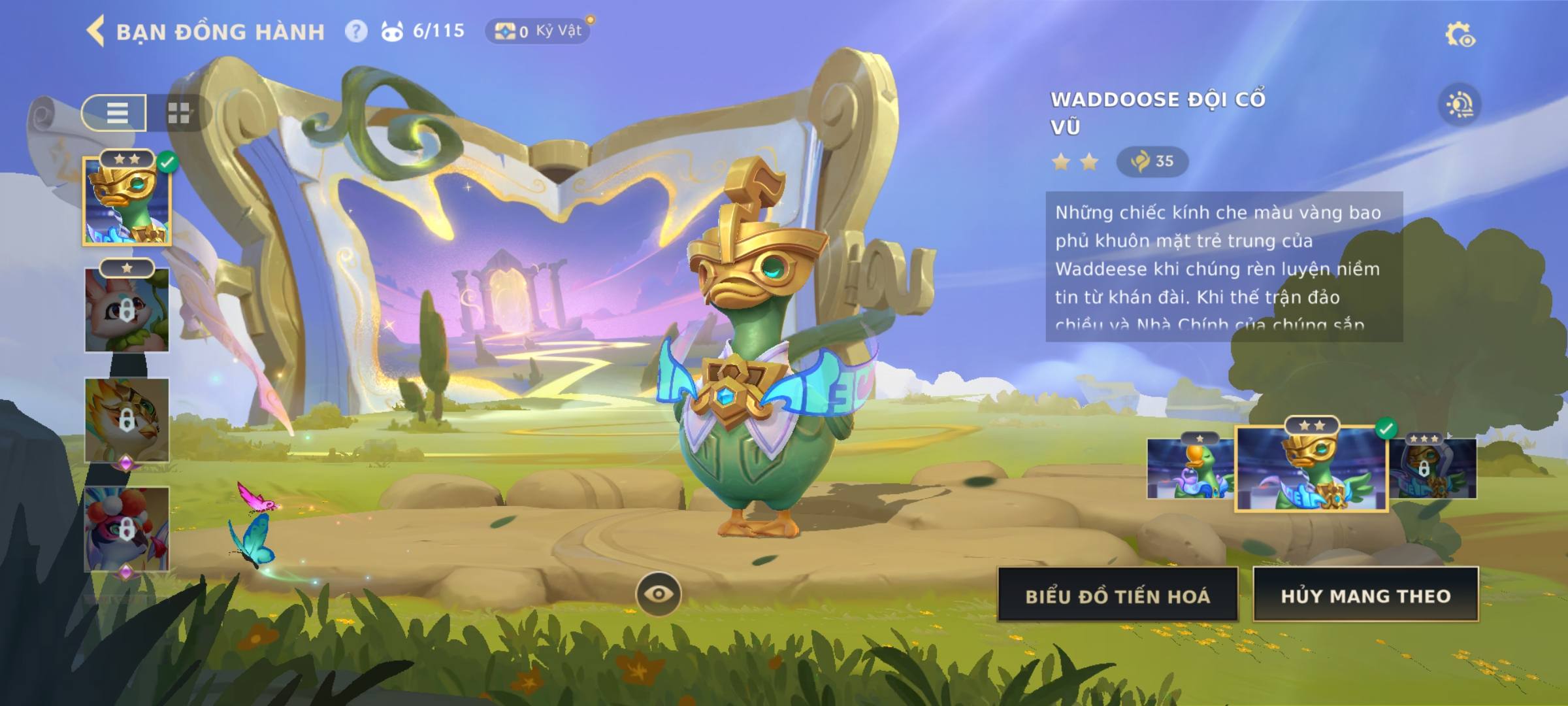
Task: Select the locked pink fox companion
Action: click(127, 310)
